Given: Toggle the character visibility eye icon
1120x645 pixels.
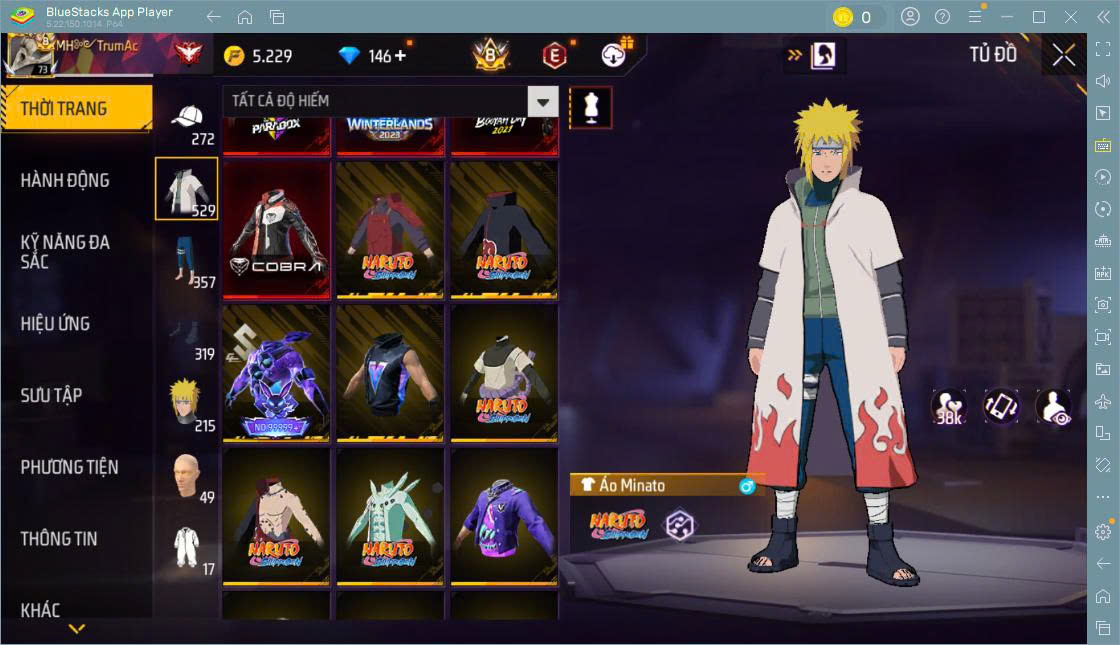Looking at the screenshot, I should click(x=1053, y=407).
